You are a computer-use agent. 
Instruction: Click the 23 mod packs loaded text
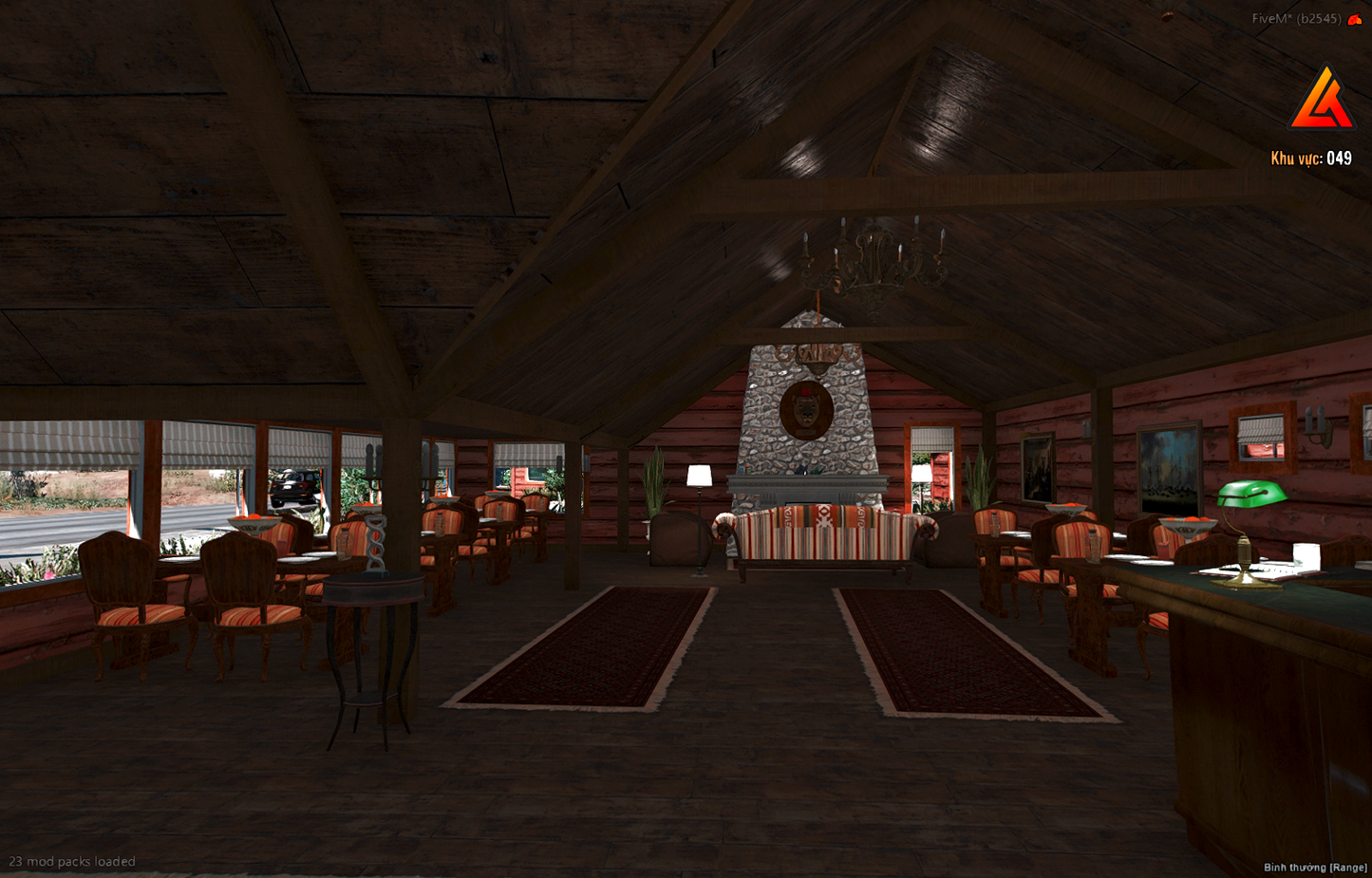coord(71,861)
